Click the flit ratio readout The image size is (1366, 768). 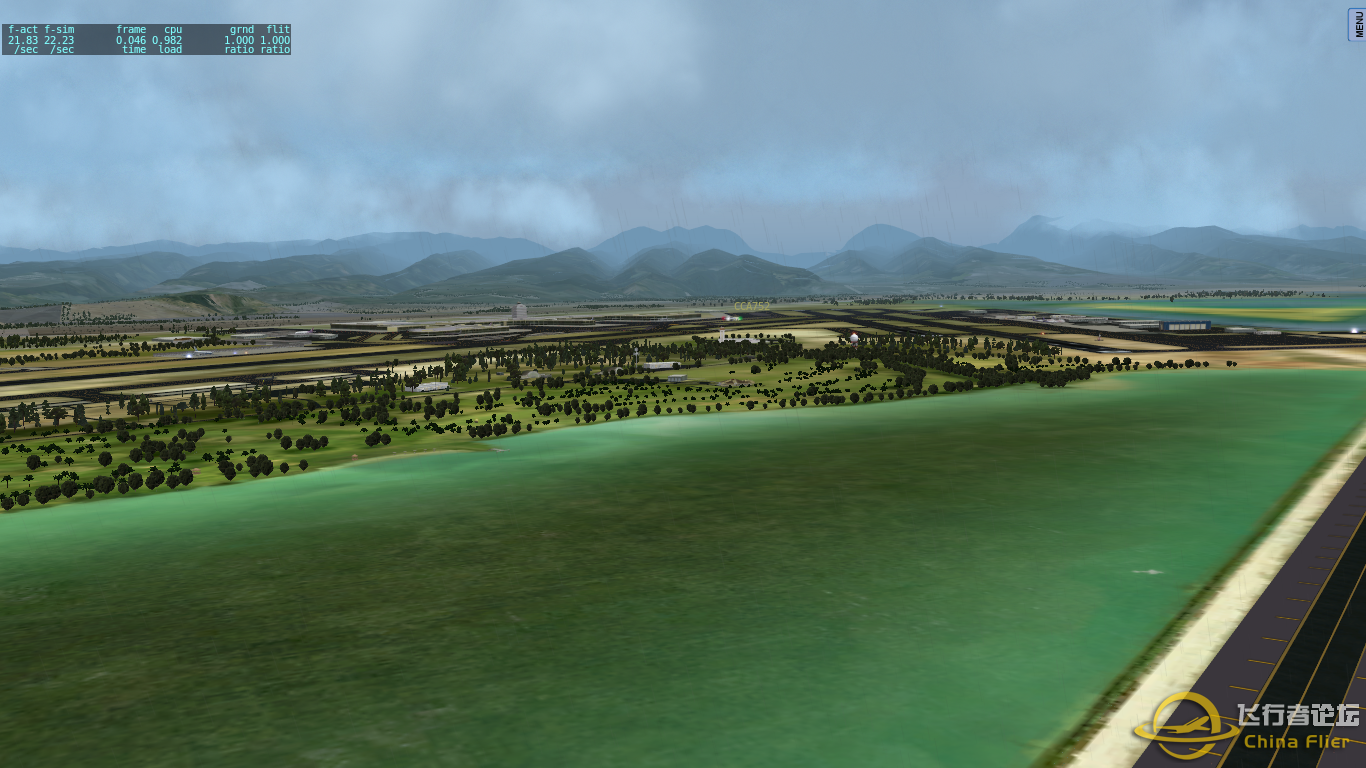[275, 39]
